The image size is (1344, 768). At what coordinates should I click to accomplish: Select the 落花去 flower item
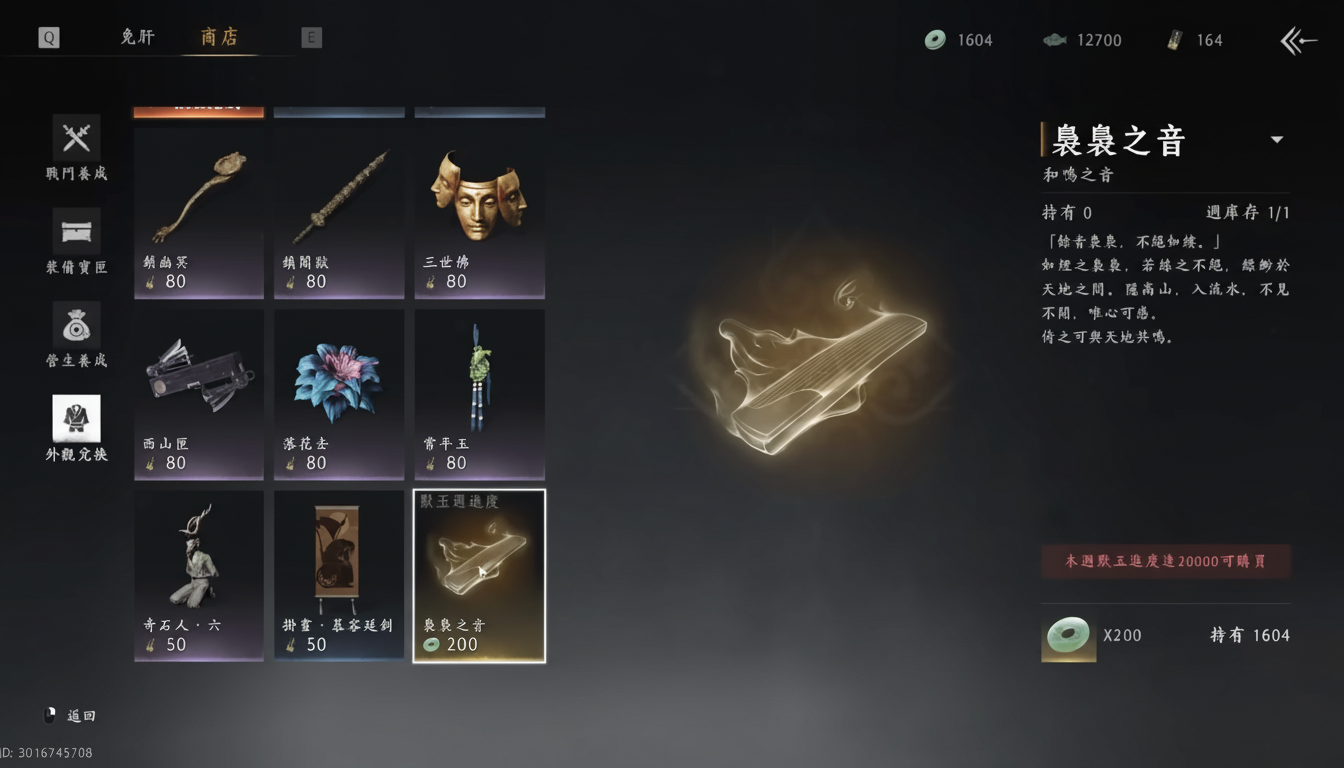point(338,394)
